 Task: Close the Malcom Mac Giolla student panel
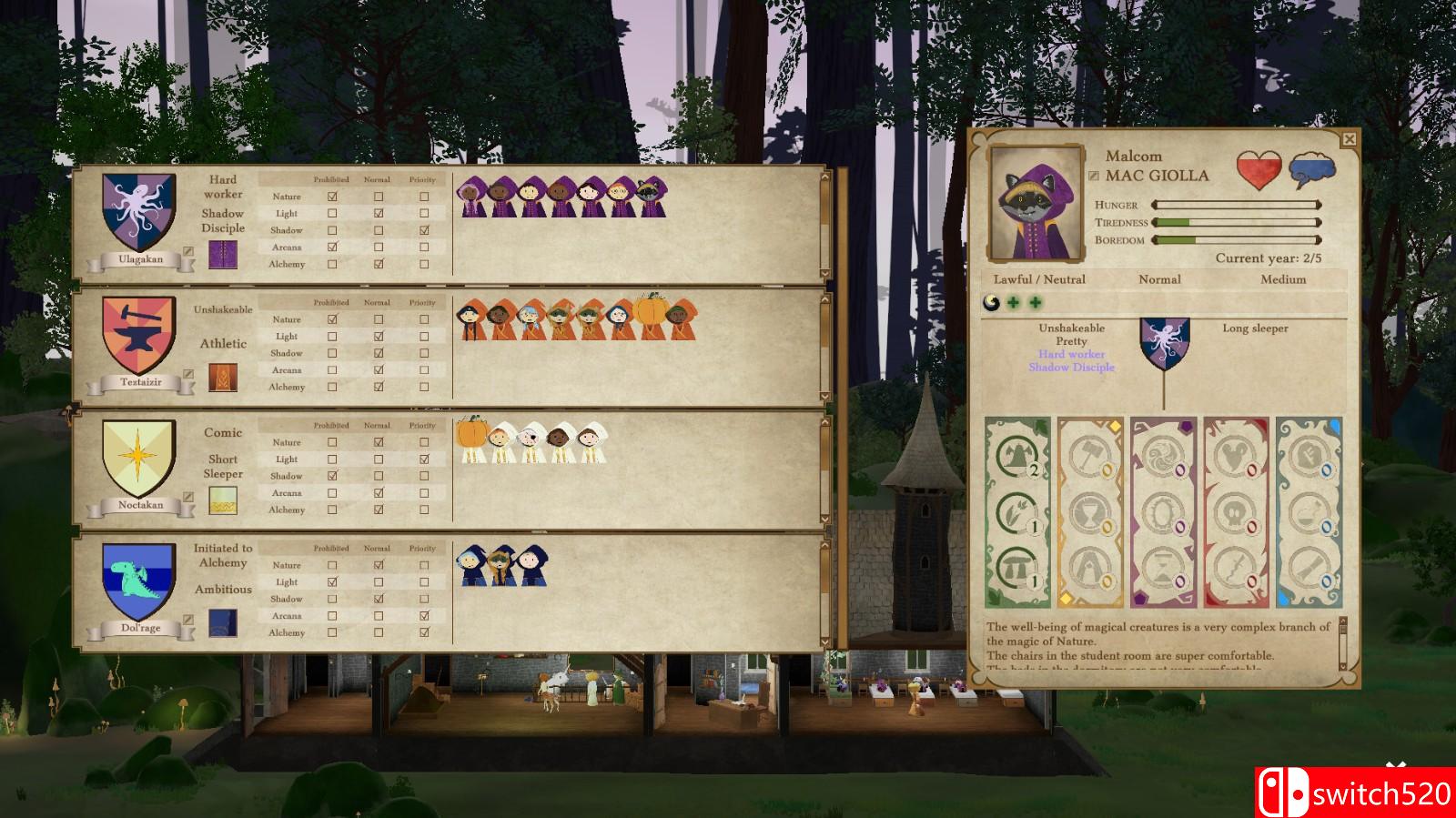pyautogui.click(x=1349, y=139)
